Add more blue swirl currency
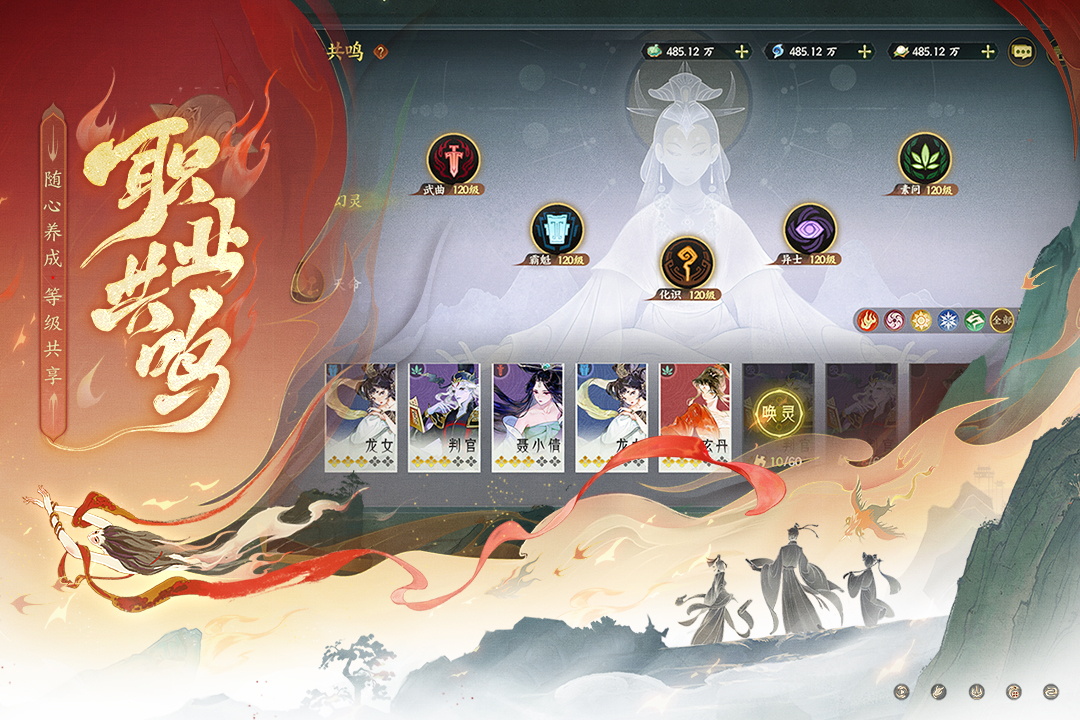Image resolution: width=1080 pixels, height=720 pixels. [x=864, y=51]
